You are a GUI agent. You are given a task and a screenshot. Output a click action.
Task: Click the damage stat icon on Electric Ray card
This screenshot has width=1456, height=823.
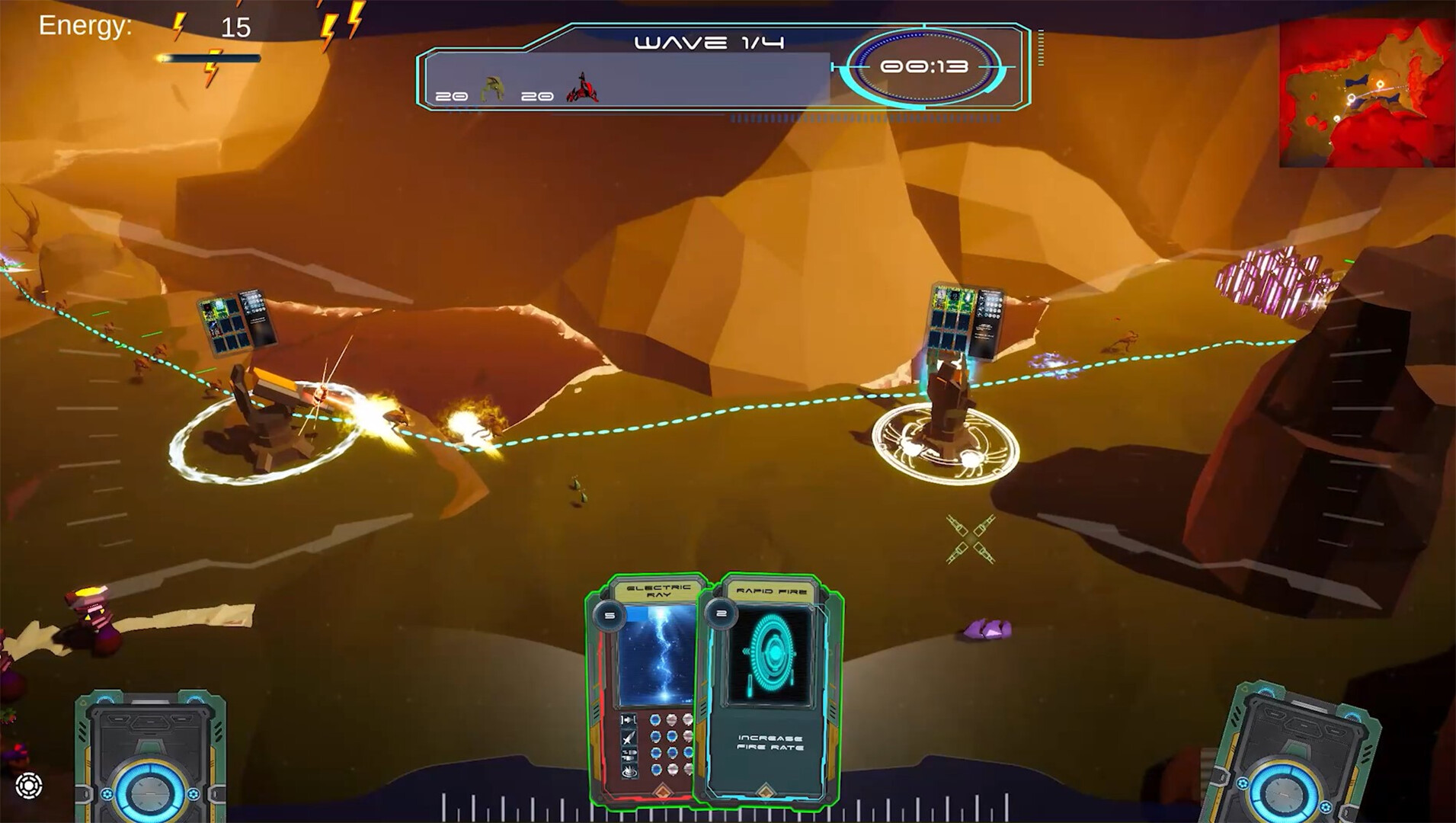[628, 738]
